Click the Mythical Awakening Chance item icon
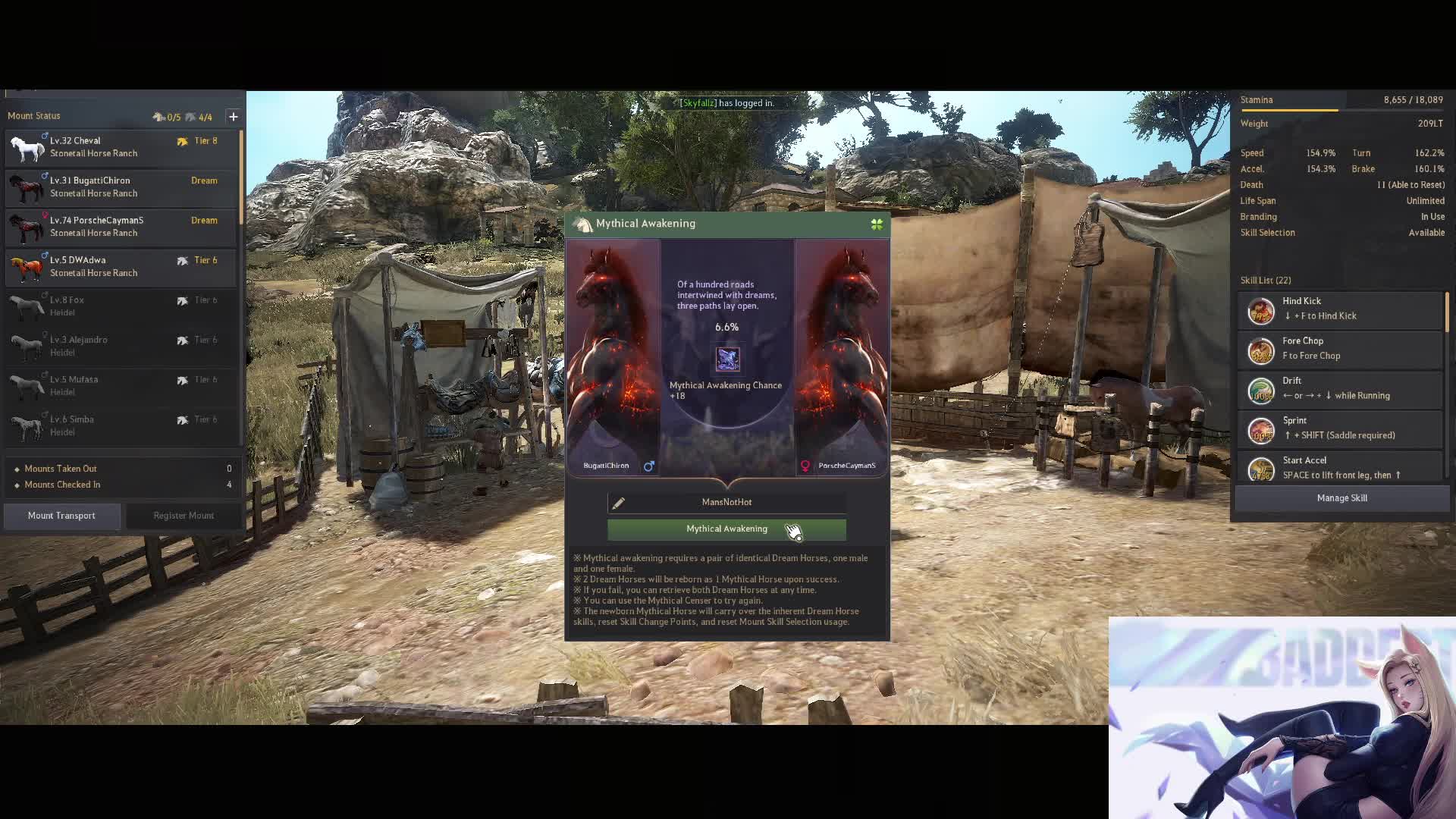This screenshot has height=819, width=1456. point(727,359)
